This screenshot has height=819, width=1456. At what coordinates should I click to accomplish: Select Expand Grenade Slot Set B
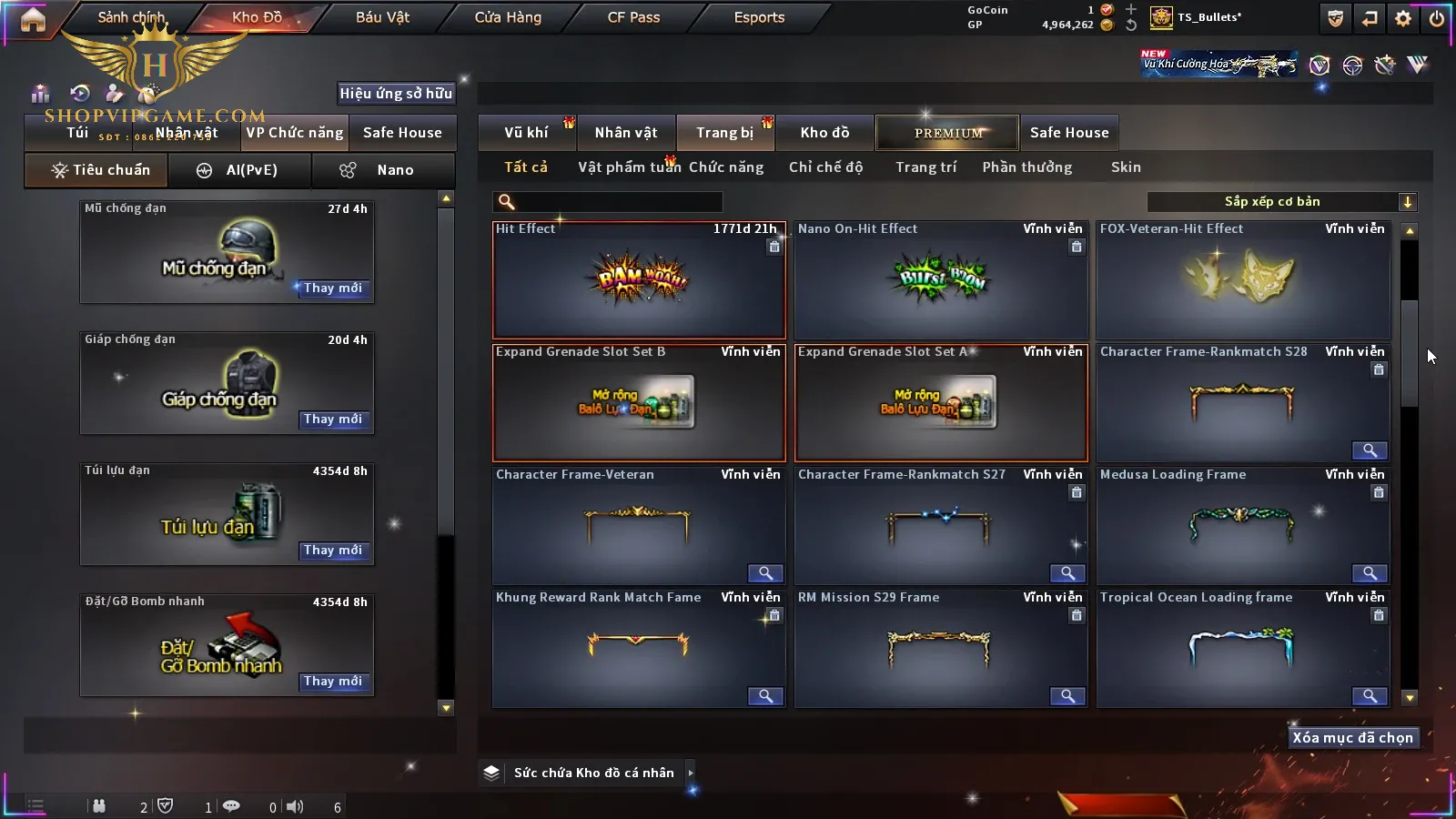pos(639,403)
